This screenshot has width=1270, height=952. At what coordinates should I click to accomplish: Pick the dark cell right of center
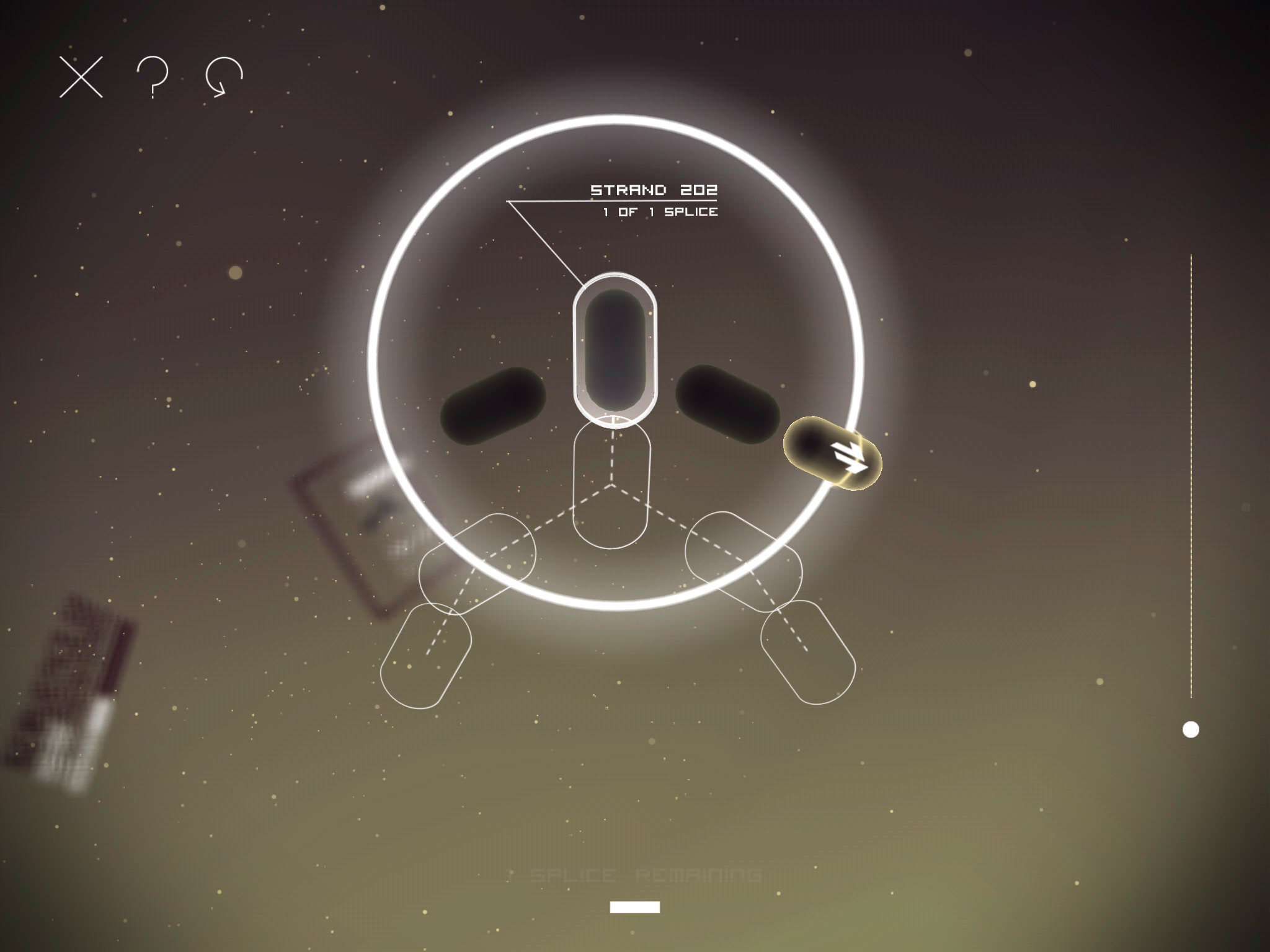727,404
